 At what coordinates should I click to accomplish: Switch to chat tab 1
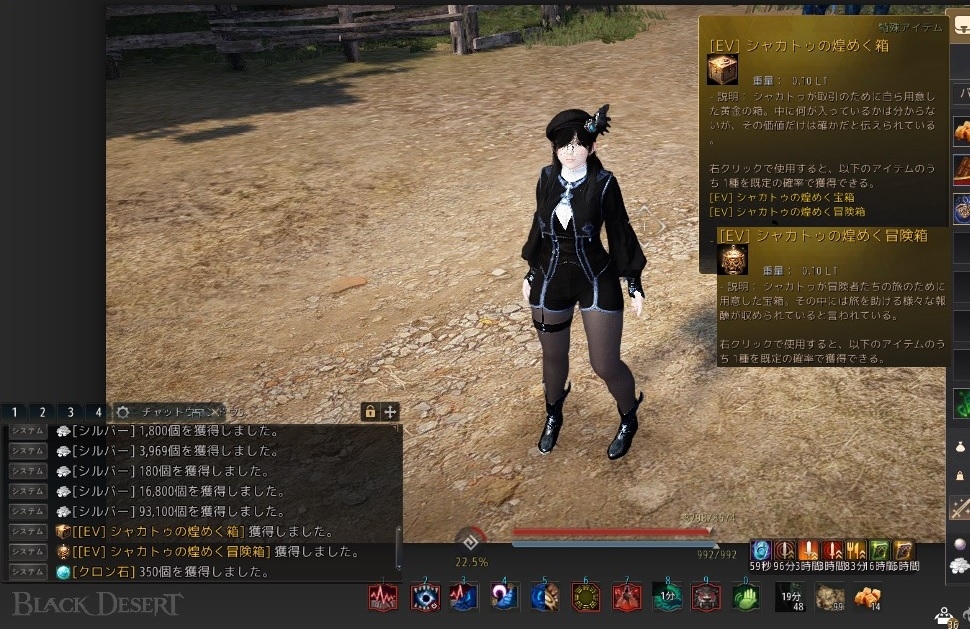click(x=15, y=412)
